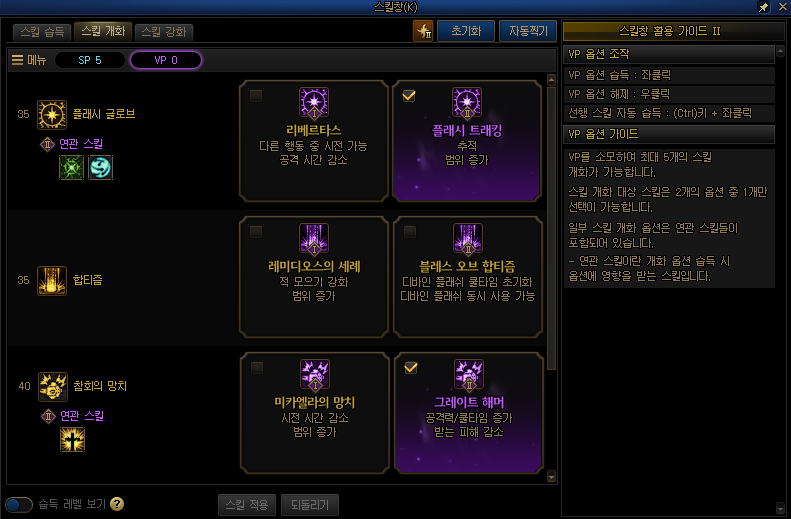Switch to the 스킬 습득 tab
Image resolution: width=791 pixels, height=519 pixels.
click(x=40, y=32)
